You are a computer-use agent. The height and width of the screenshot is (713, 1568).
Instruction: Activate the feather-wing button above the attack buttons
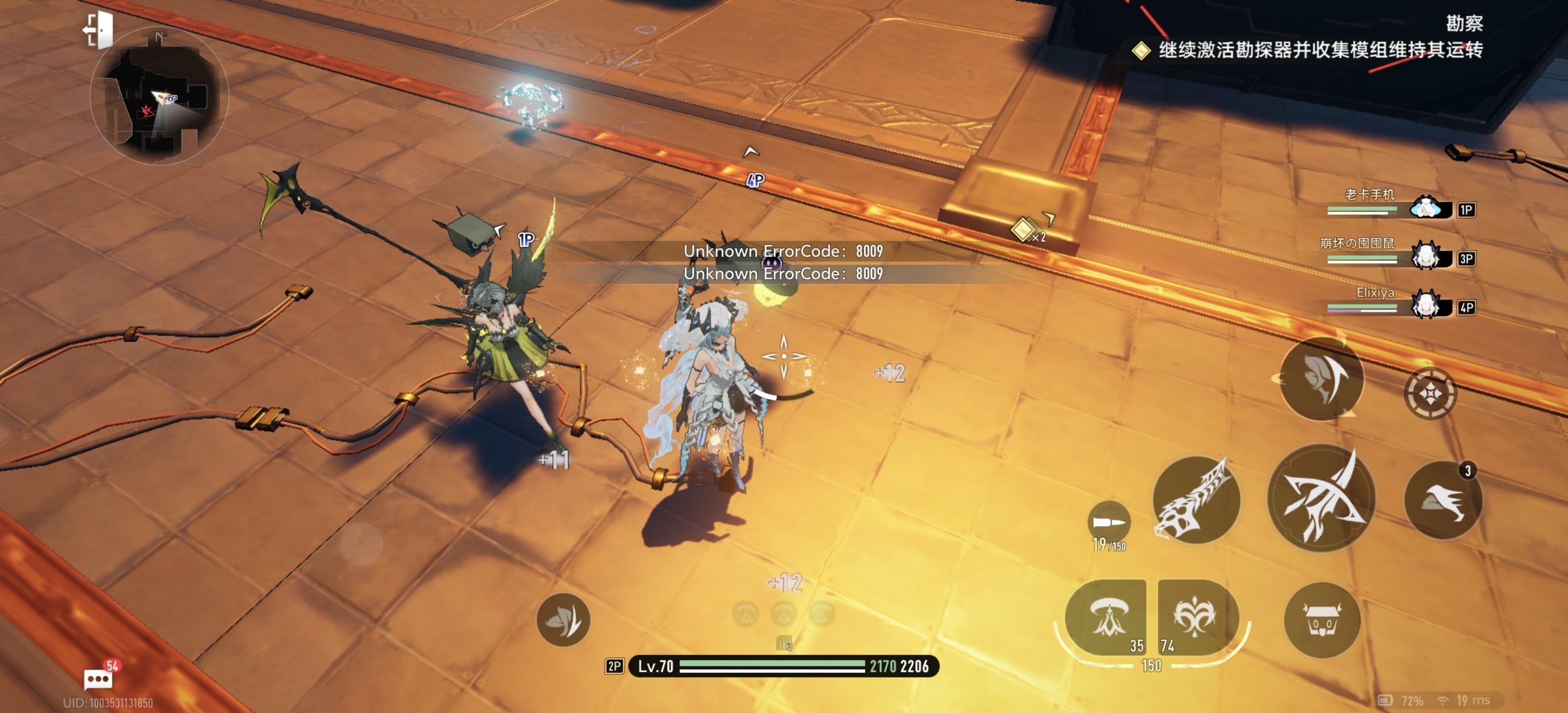tap(1321, 379)
